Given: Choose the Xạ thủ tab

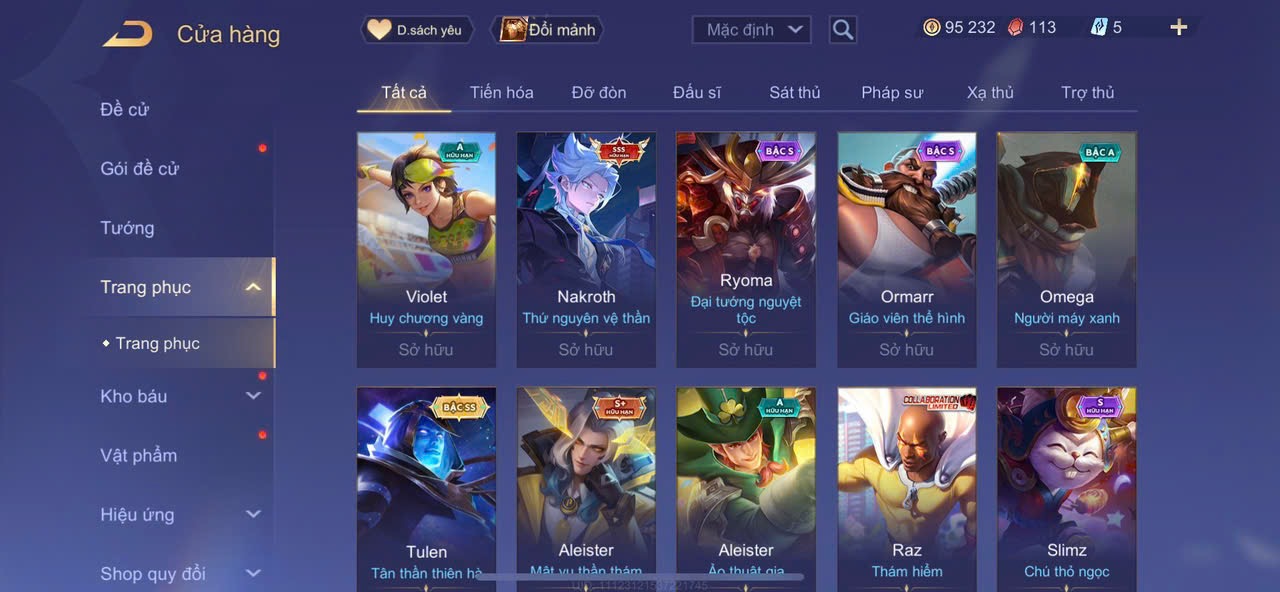Looking at the screenshot, I should [x=990, y=93].
